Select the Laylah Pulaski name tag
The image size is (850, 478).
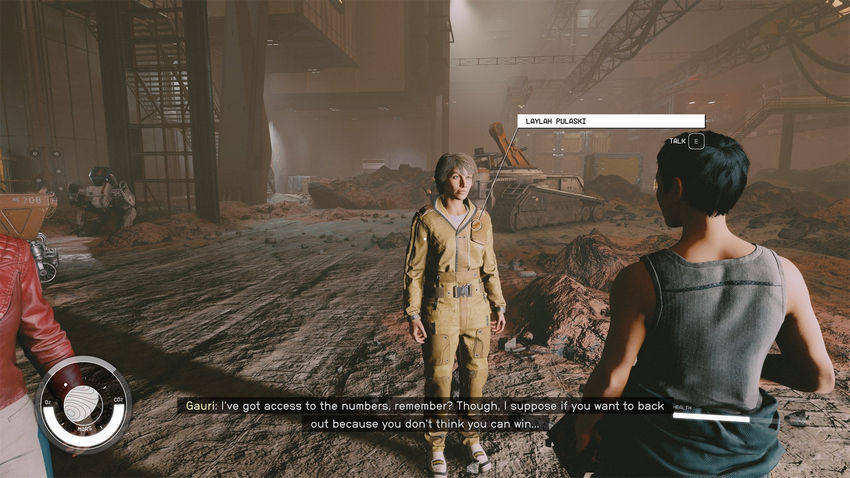(597, 121)
